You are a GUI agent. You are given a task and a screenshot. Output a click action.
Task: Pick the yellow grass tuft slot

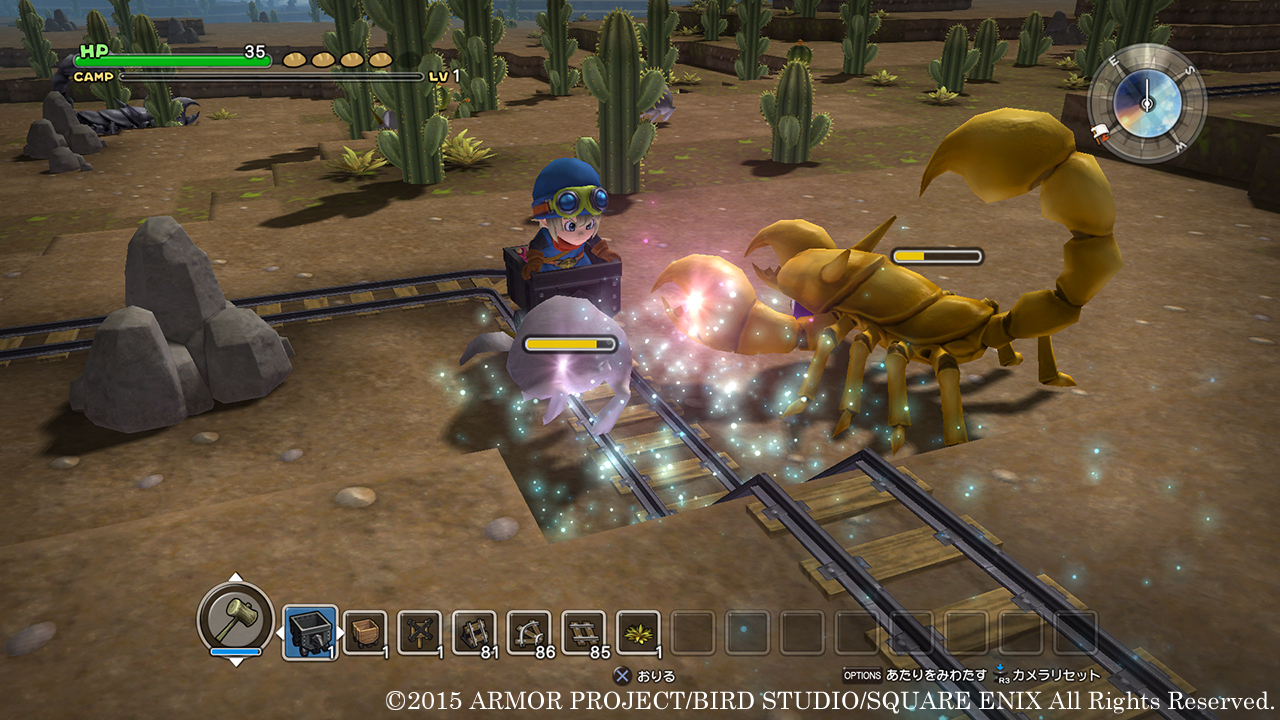[x=638, y=632]
